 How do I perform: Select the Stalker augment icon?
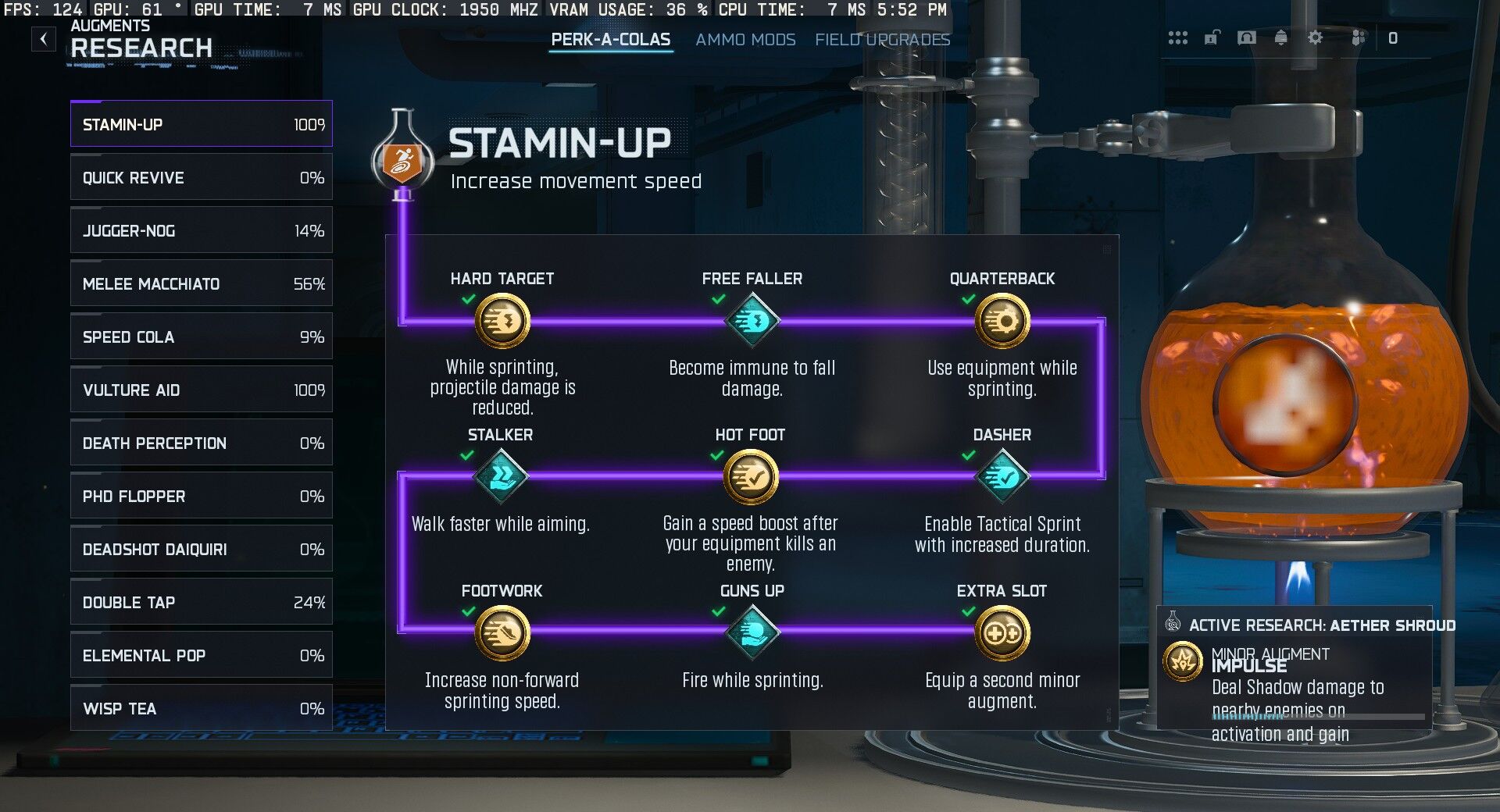tap(500, 477)
